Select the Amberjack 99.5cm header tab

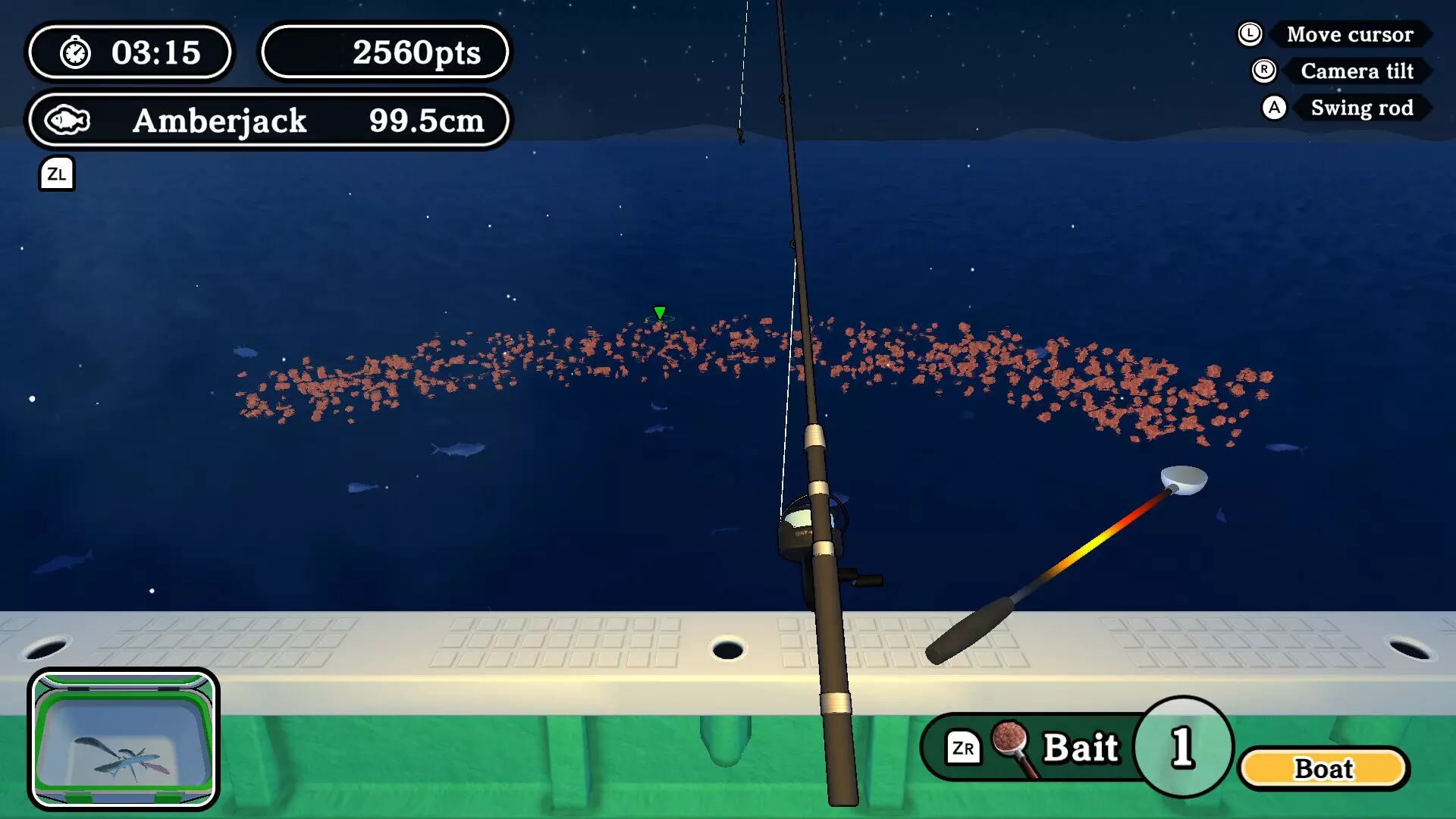(x=265, y=120)
